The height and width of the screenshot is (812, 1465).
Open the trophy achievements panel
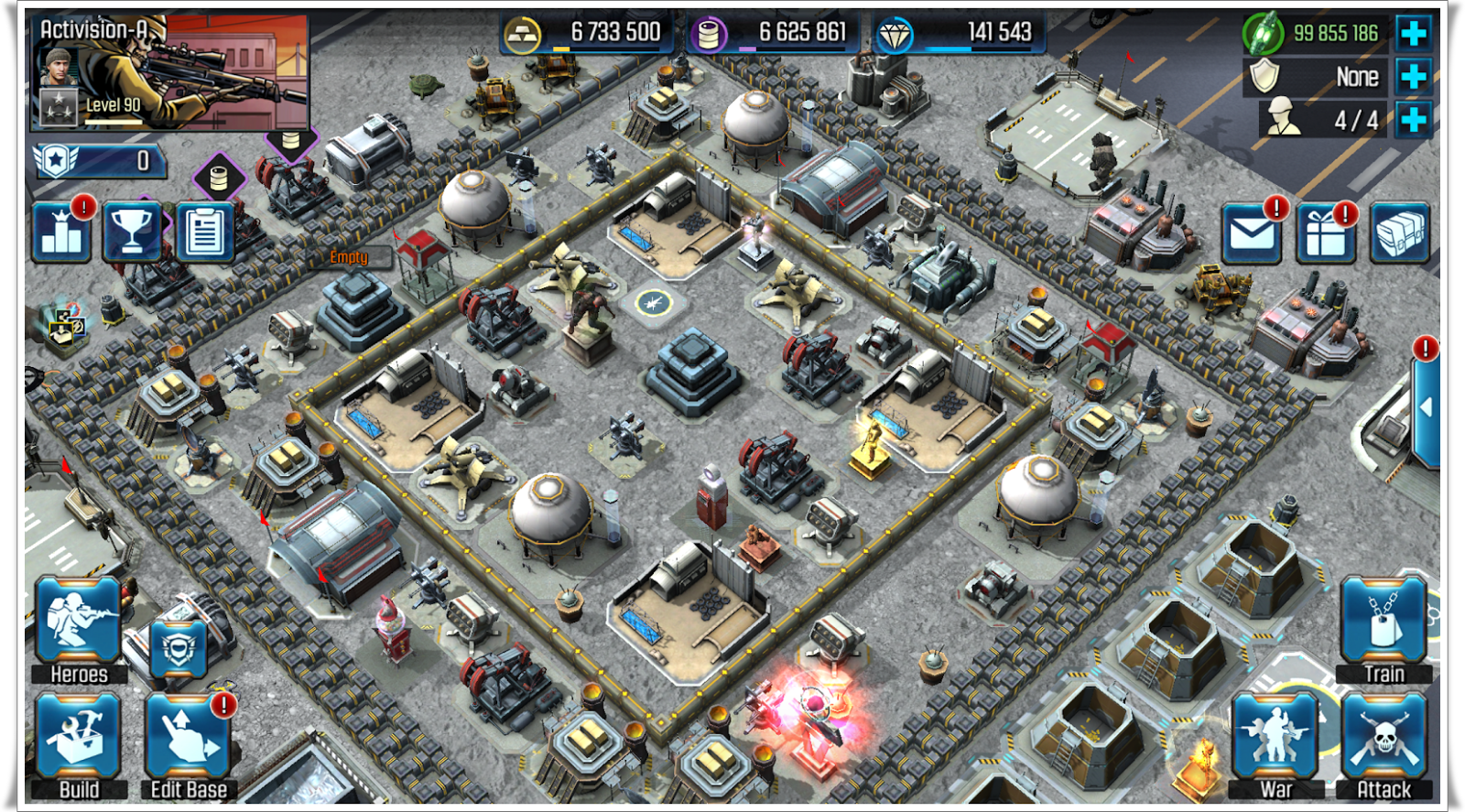(x=134, y=230)
